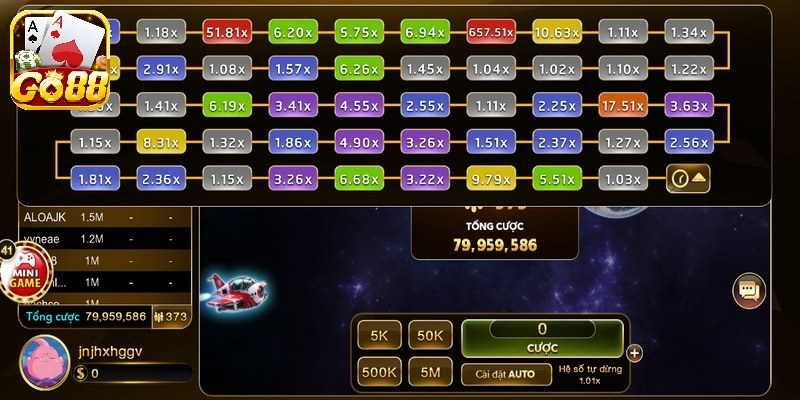Show the 373 players count
800x400 pixels.
tap(171, 316)
